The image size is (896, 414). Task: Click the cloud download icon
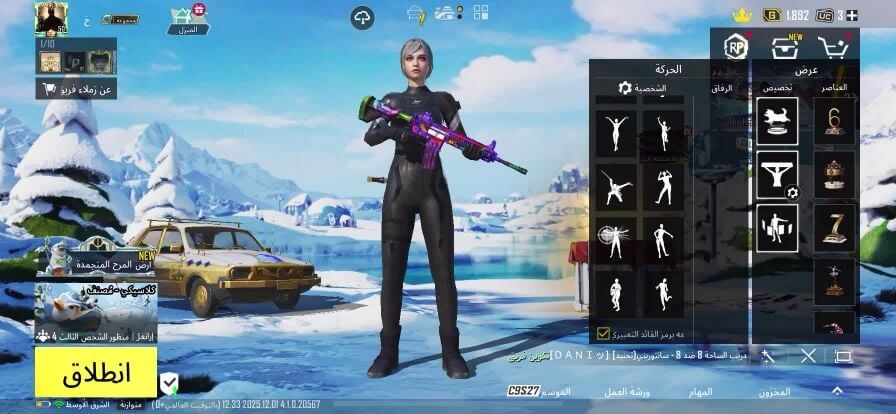tap(362, 17)
